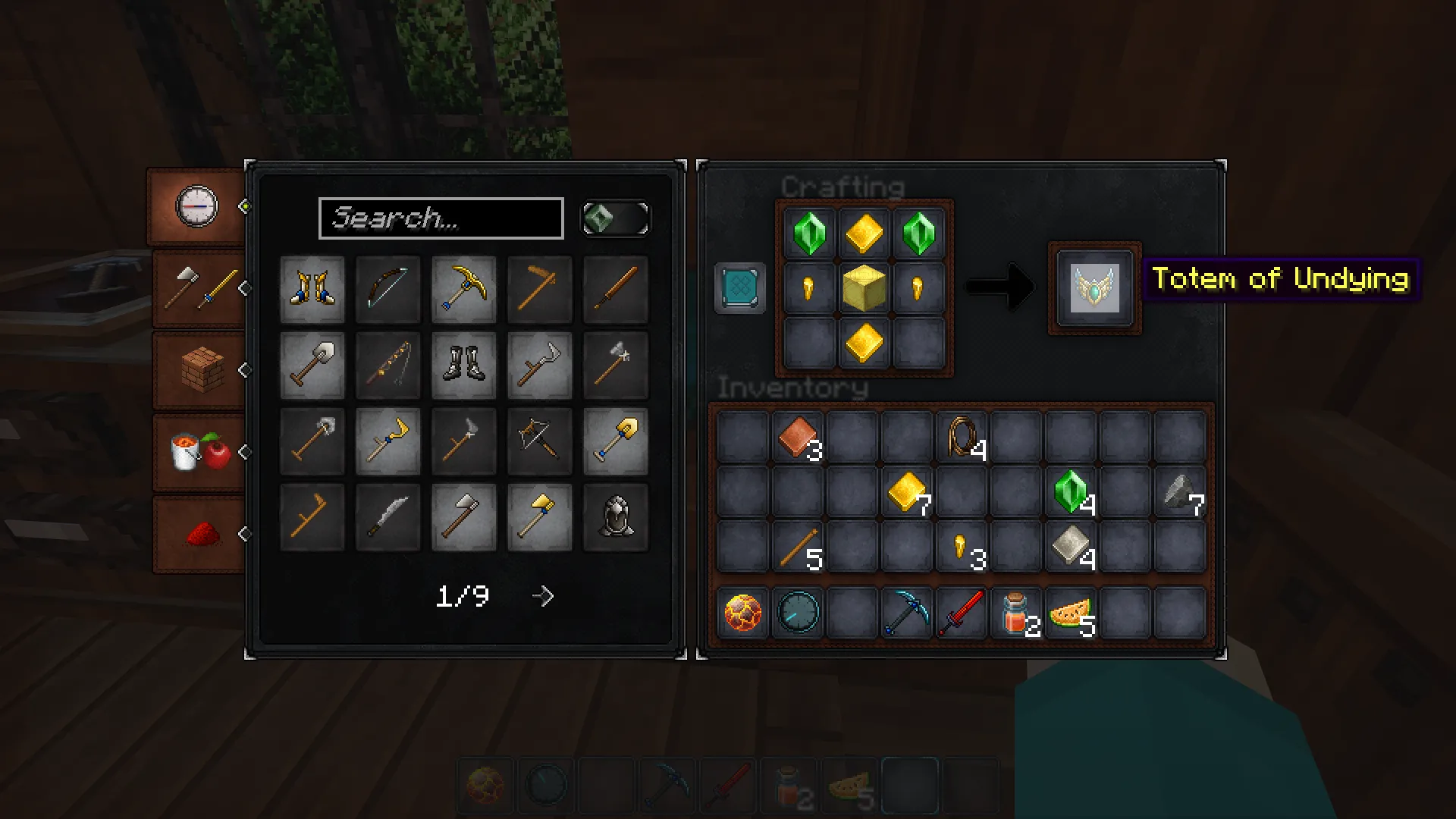Select the golden boots recipe
1456x819 pixels.
pos(313,289)
